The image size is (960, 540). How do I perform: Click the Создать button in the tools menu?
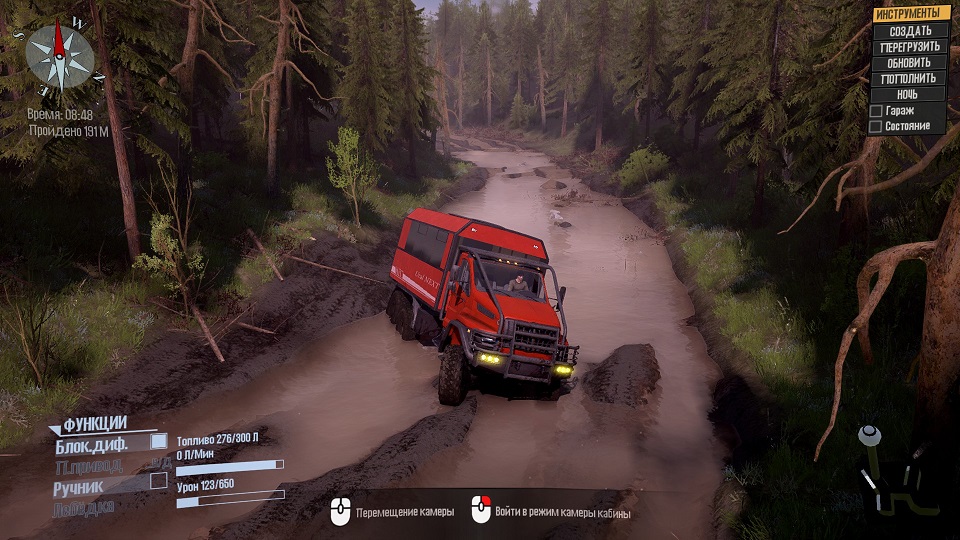pyautogui.click(x=910, y=30)
